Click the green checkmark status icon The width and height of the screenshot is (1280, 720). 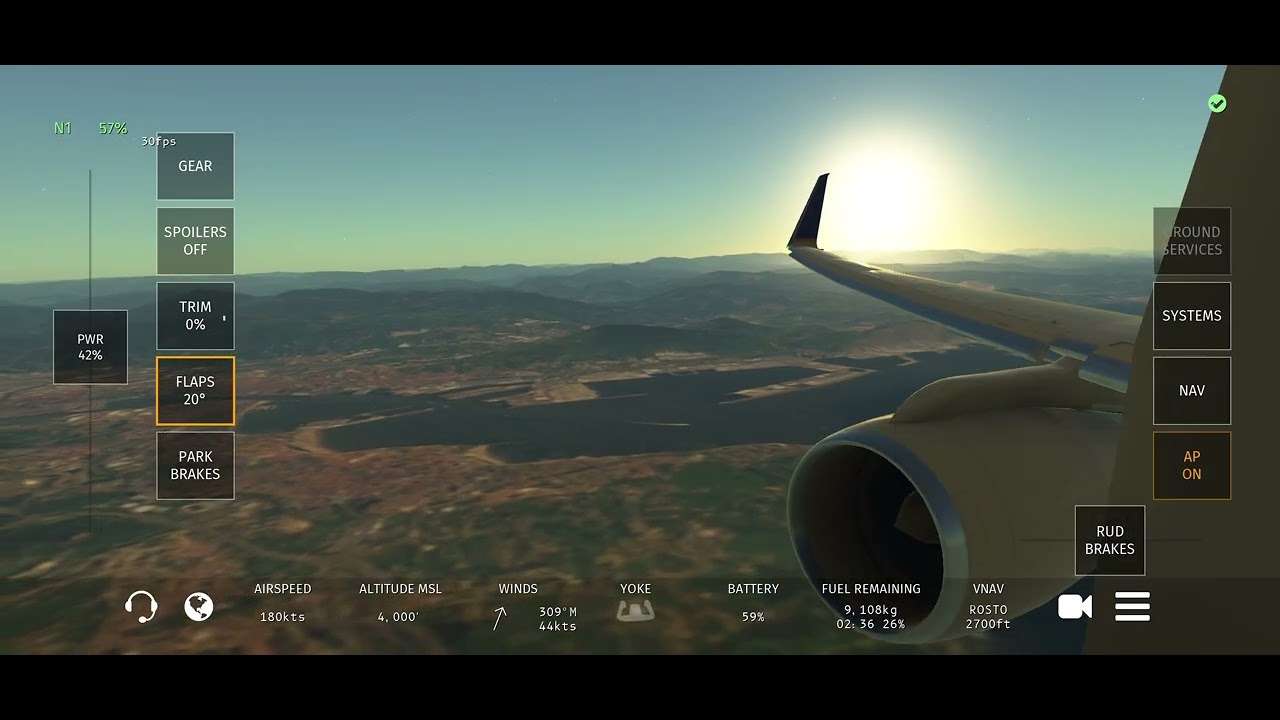click(x=1217, y=104)
